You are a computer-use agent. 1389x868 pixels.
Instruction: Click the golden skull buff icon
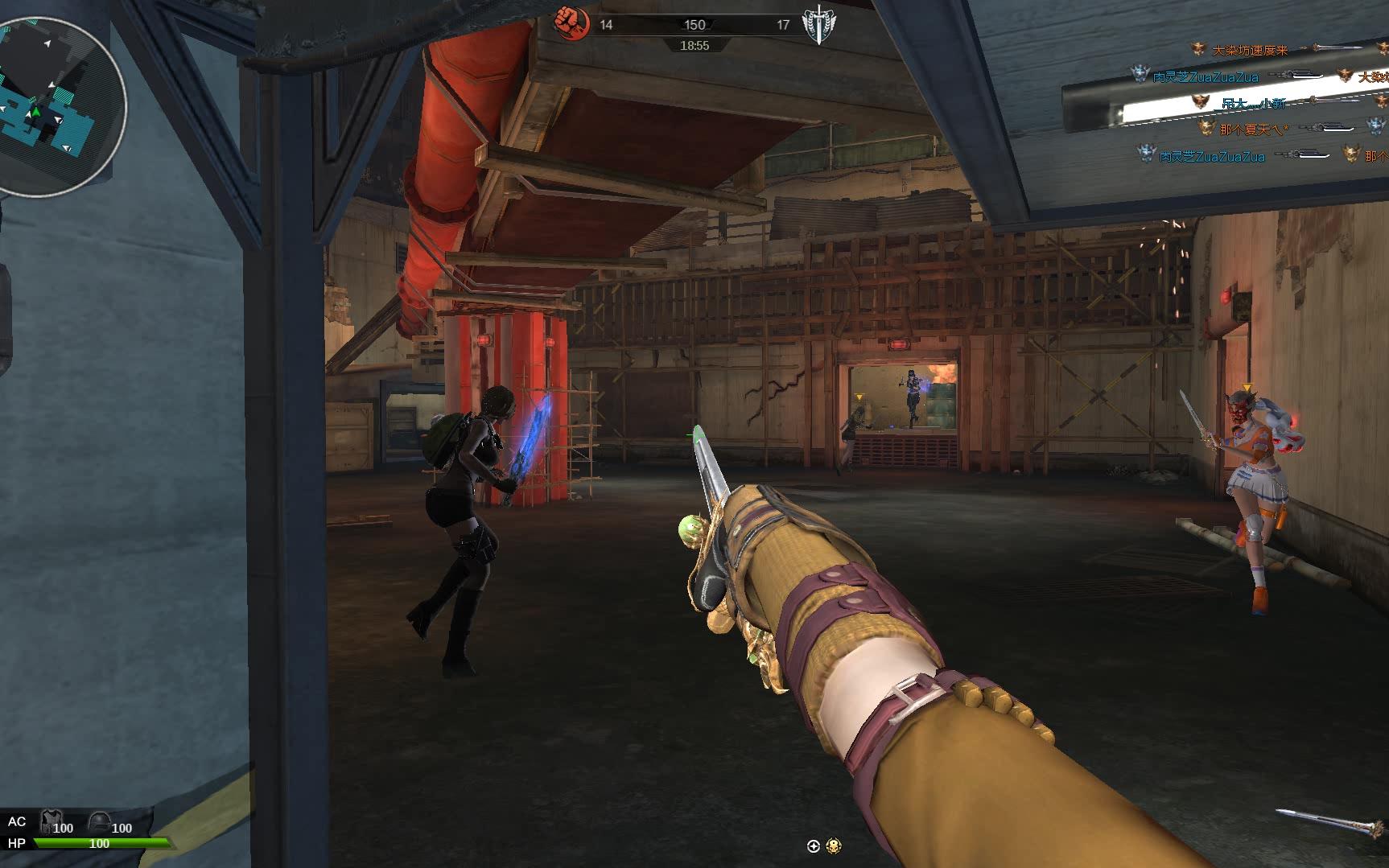pyautogui.click(x=834, y=845)
